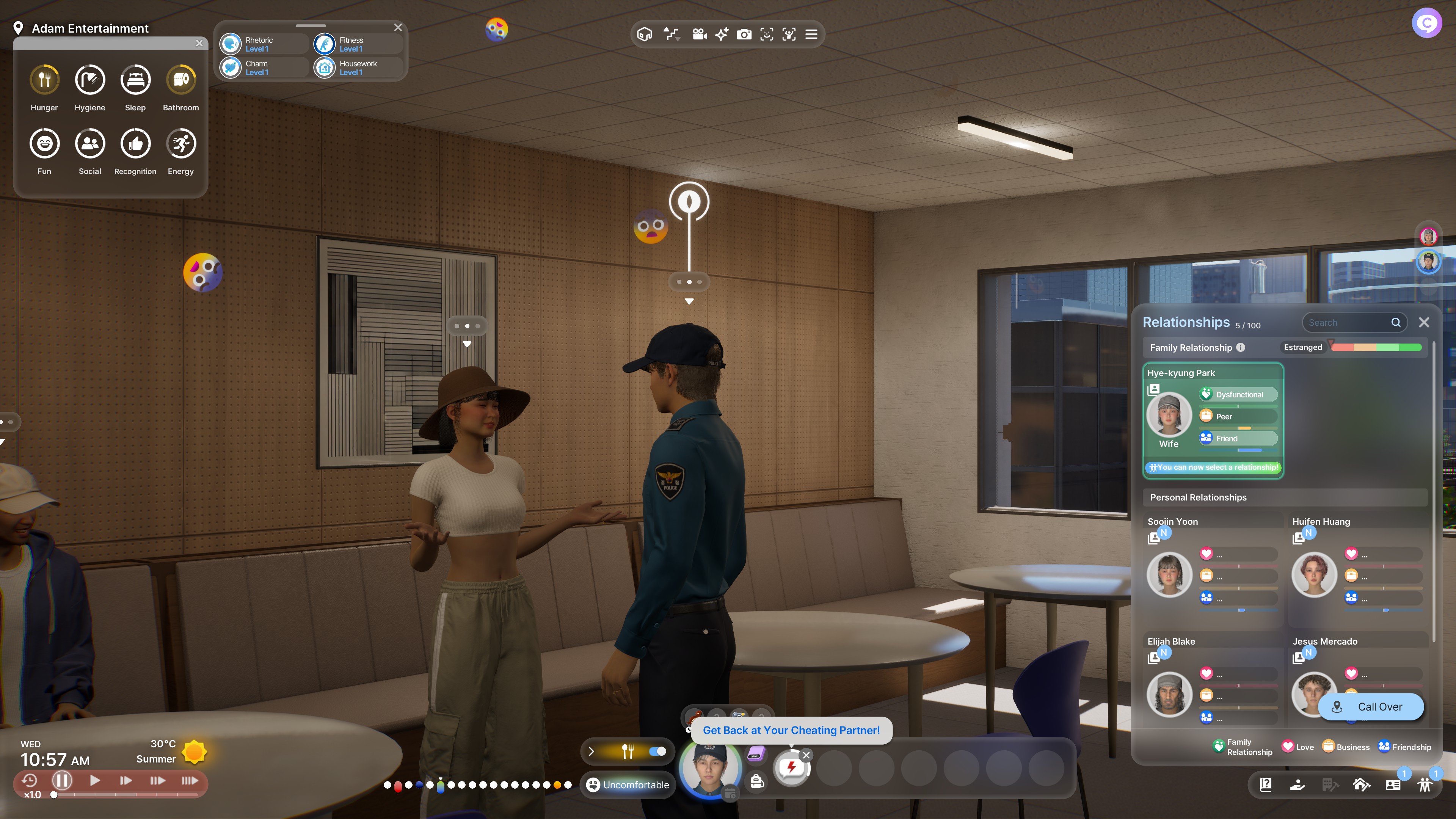Image resolution: width=1456 pixels, height=819 pixels.
Task: Open the Hunger need
Action: click(x=44, y=80)
